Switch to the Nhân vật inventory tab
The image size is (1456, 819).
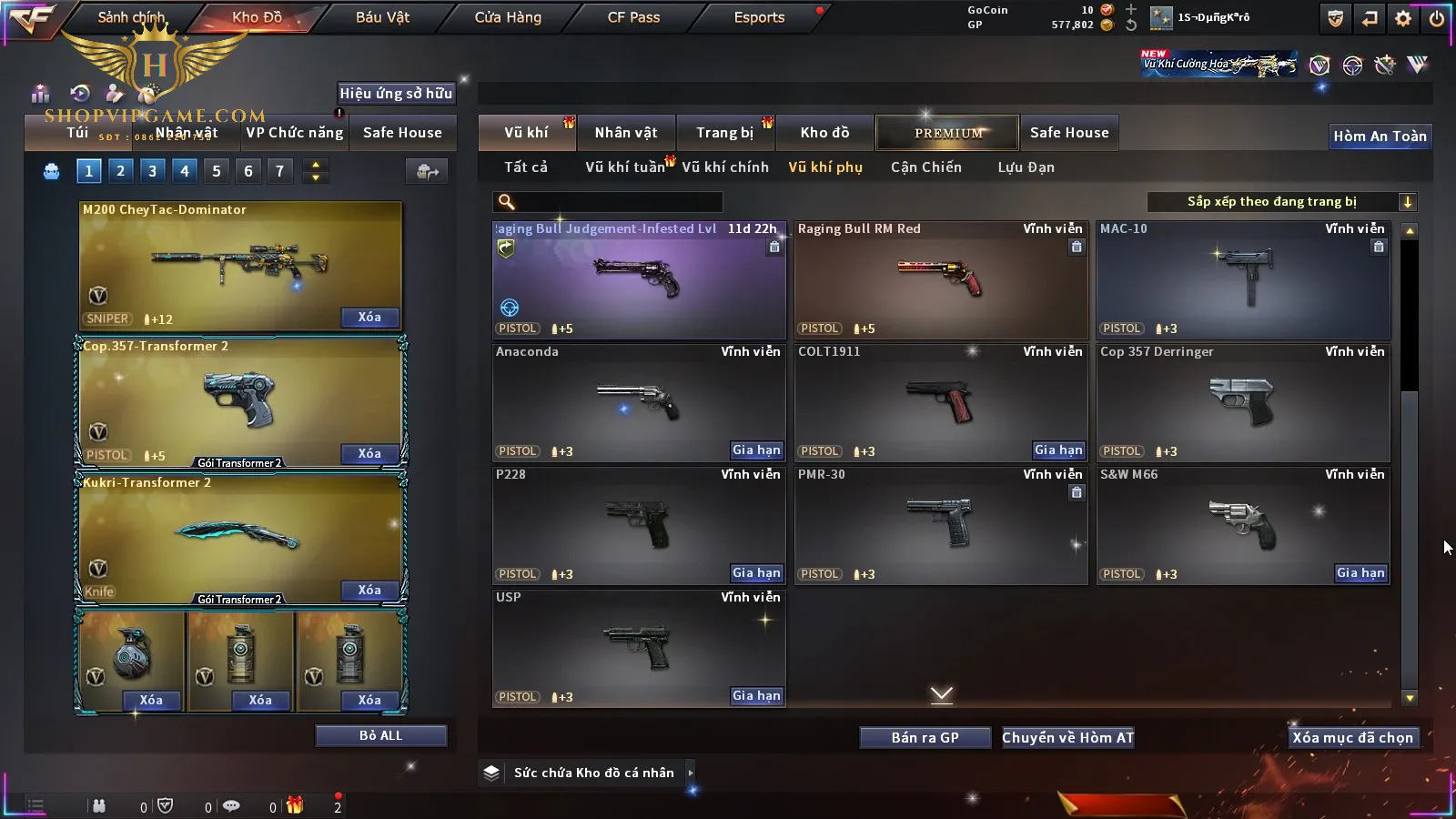pos(626,133)
